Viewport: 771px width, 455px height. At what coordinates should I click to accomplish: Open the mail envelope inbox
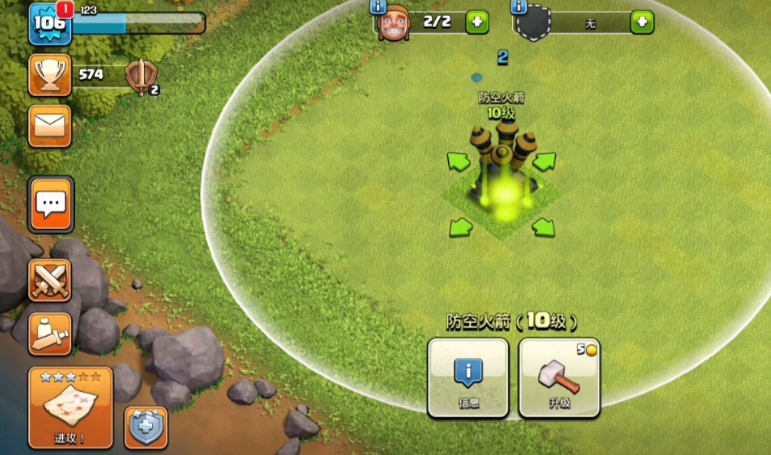49,125
